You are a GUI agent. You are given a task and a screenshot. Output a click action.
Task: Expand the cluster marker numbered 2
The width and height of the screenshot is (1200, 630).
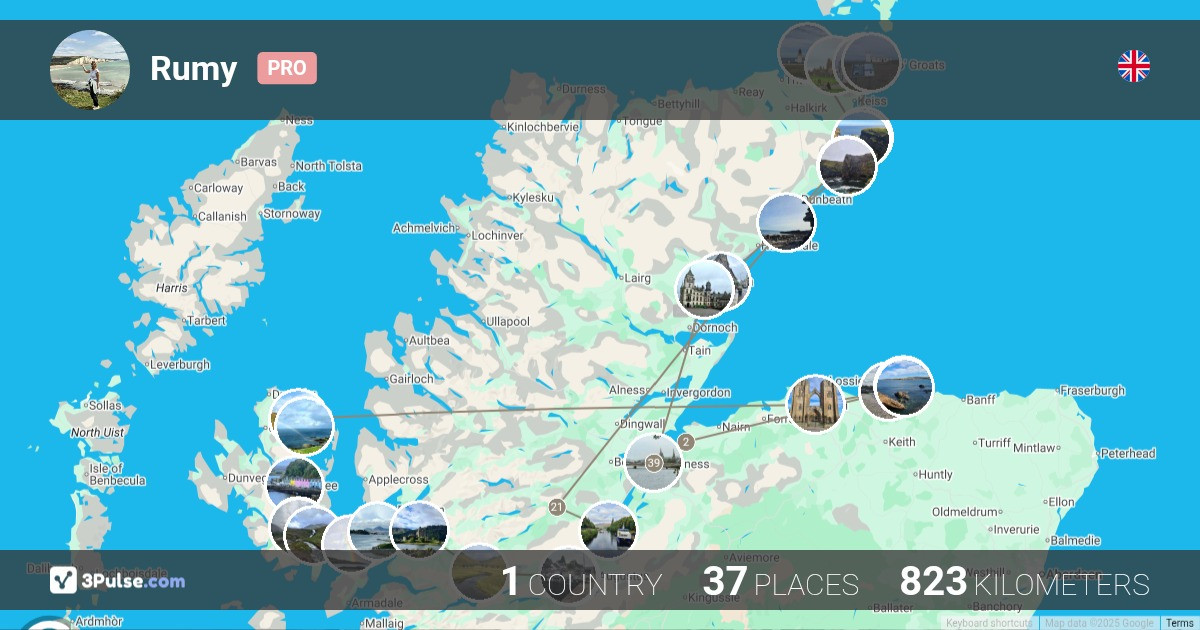tap(685, 442)
